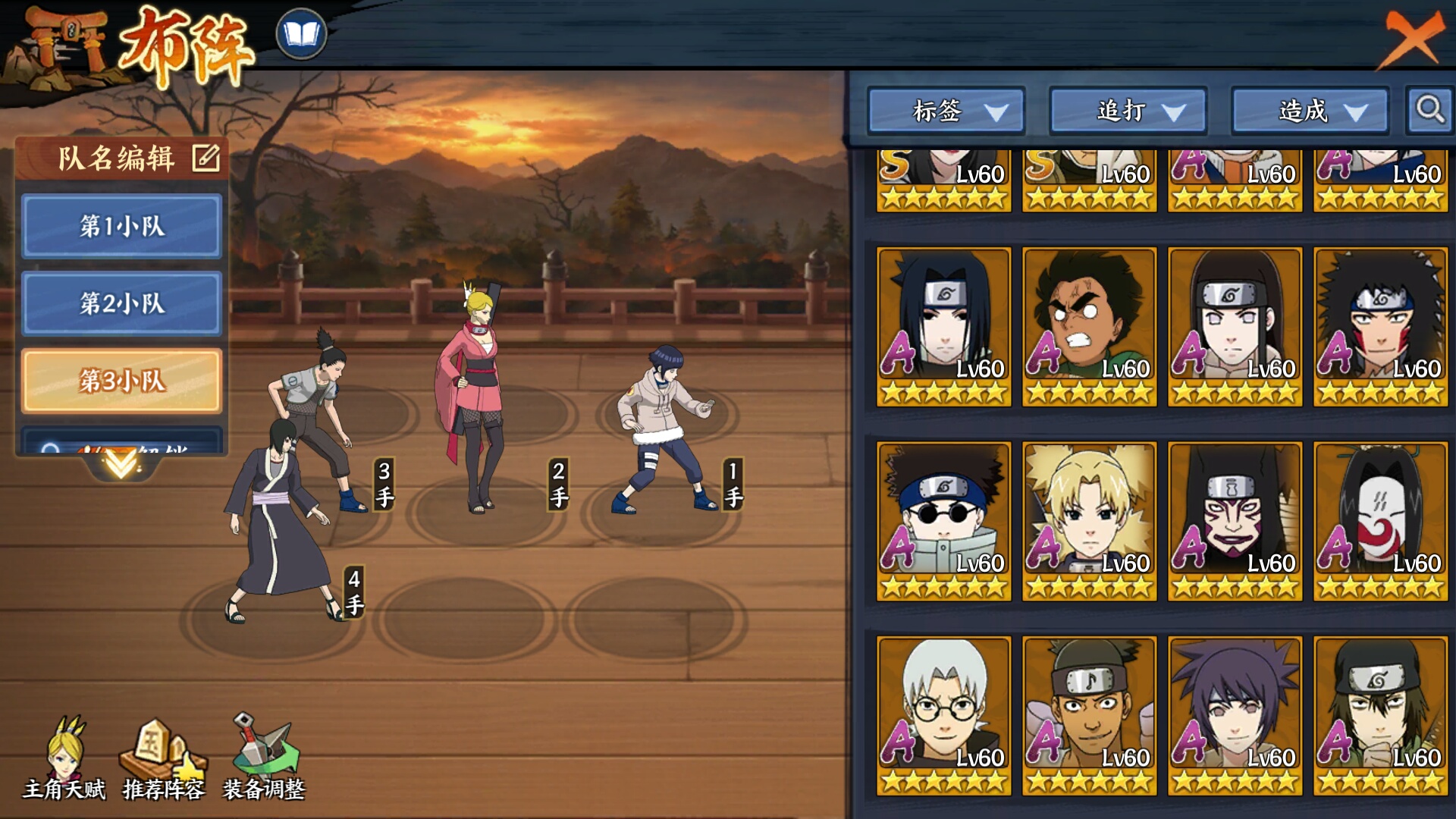Open the blue book guide icon
Screen dimensions: 1456x819
[x=301, y=34]
